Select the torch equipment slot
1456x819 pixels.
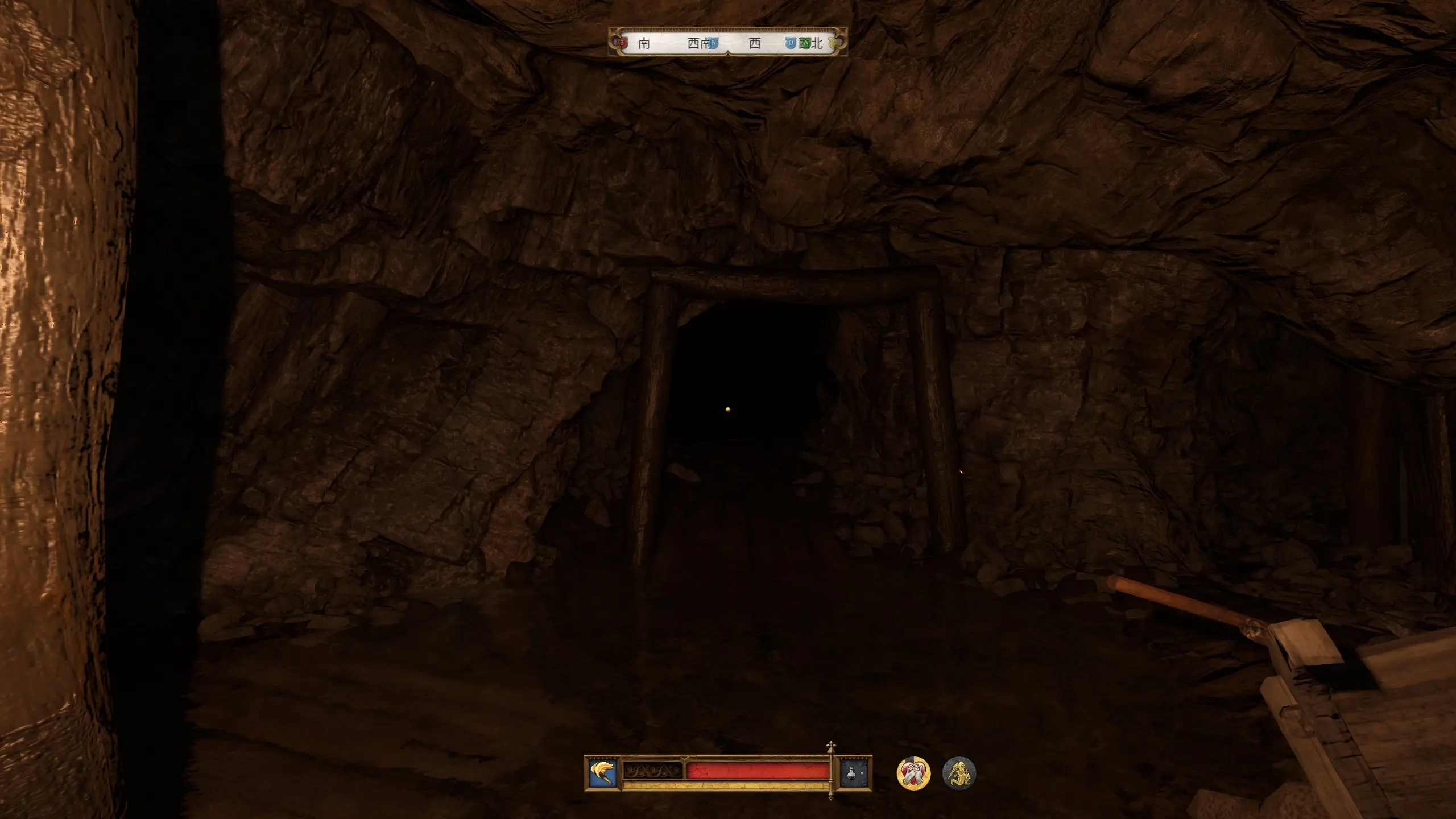tap(603, 773)
